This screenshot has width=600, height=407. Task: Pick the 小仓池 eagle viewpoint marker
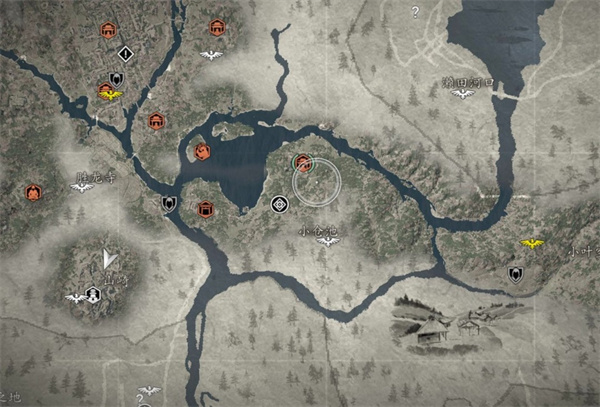click(323, 242)
